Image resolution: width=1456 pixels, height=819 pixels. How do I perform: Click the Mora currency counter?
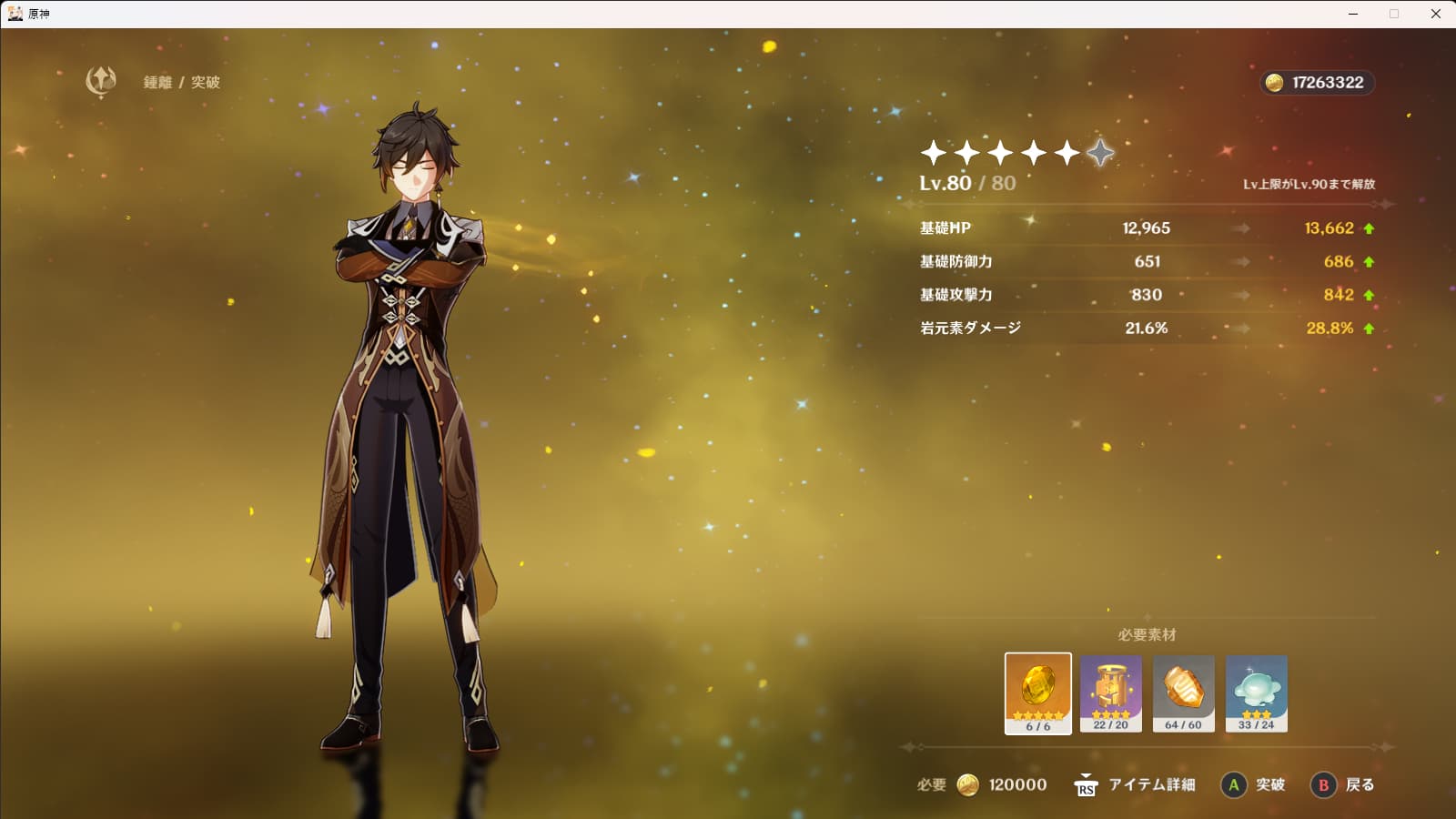1317,83
